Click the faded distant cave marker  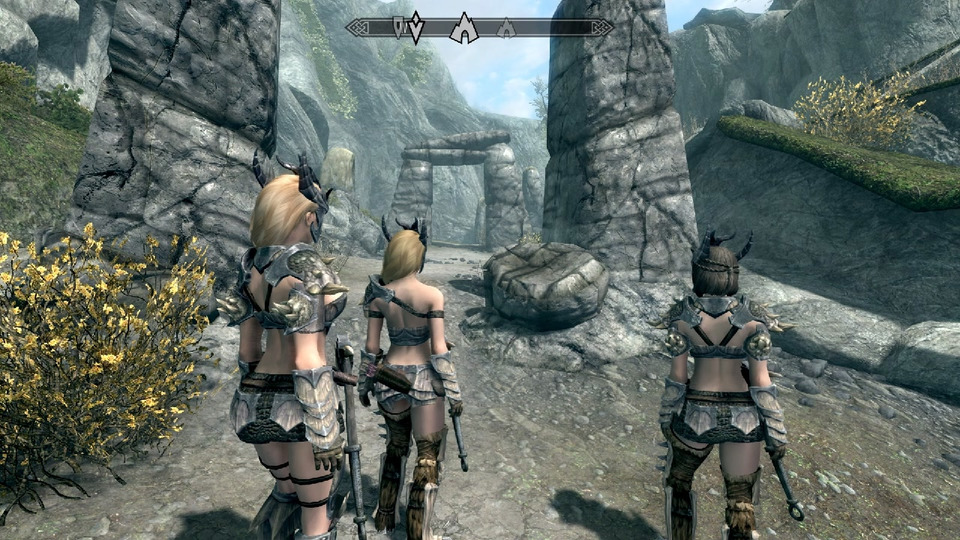(506, 28)
